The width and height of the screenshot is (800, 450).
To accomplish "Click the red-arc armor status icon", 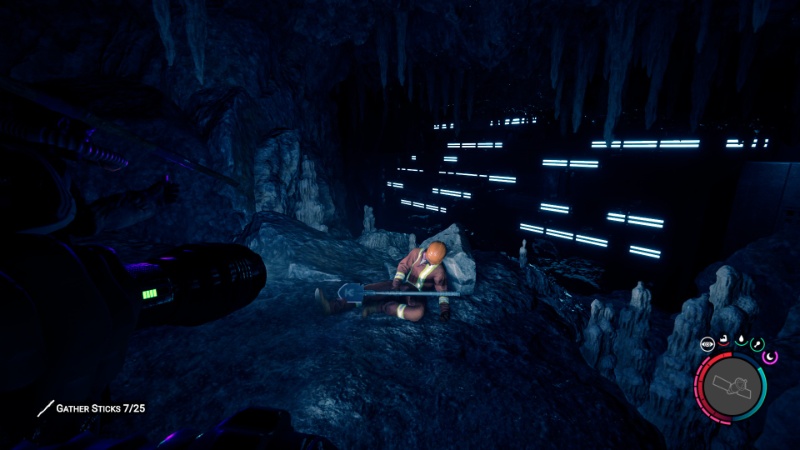I will pos(724,342).
